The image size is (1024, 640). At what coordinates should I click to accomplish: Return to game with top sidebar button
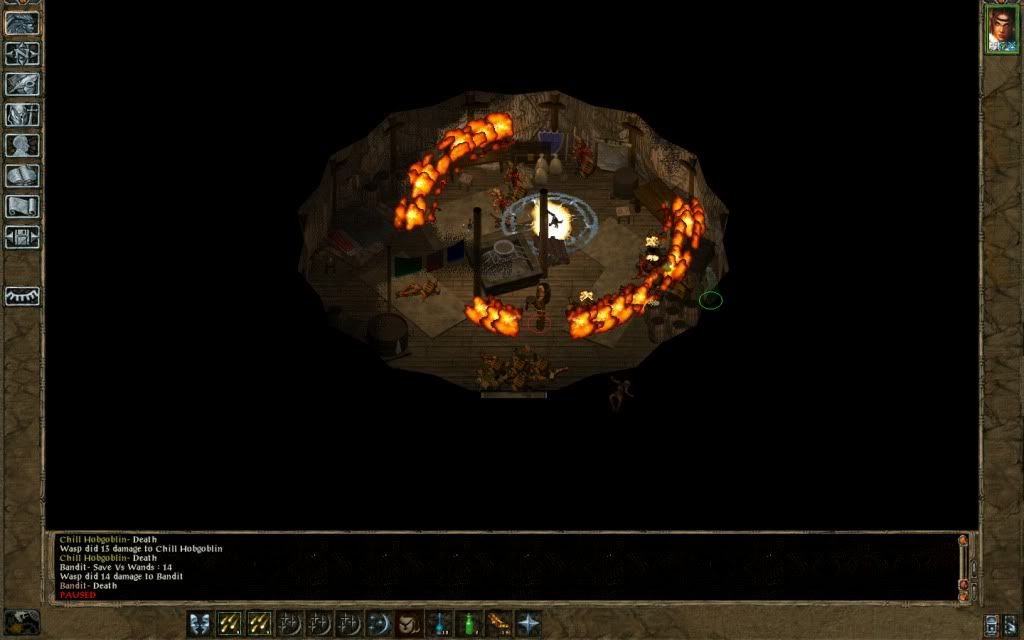coord(22,23)
